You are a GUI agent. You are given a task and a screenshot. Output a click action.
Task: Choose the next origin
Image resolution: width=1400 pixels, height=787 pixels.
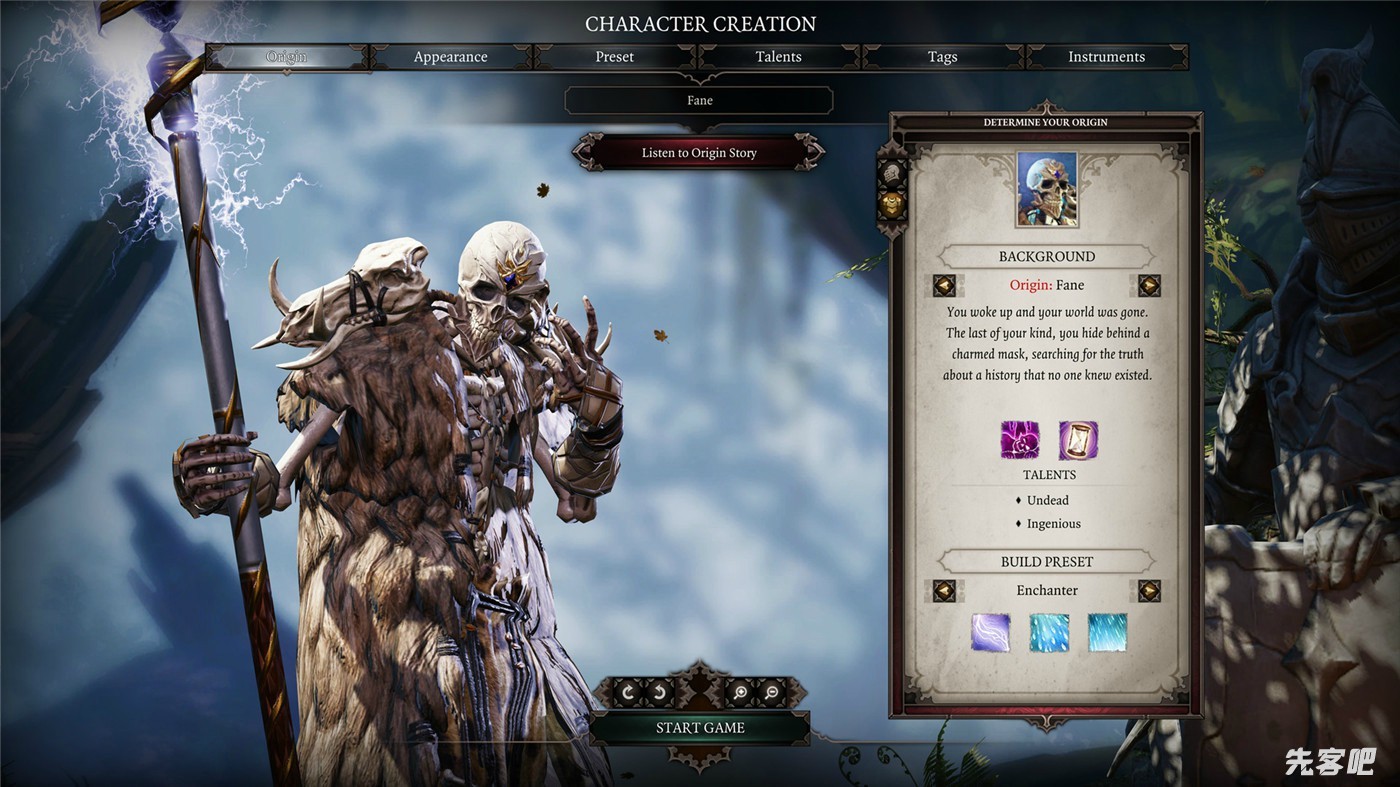point(1149,286)
